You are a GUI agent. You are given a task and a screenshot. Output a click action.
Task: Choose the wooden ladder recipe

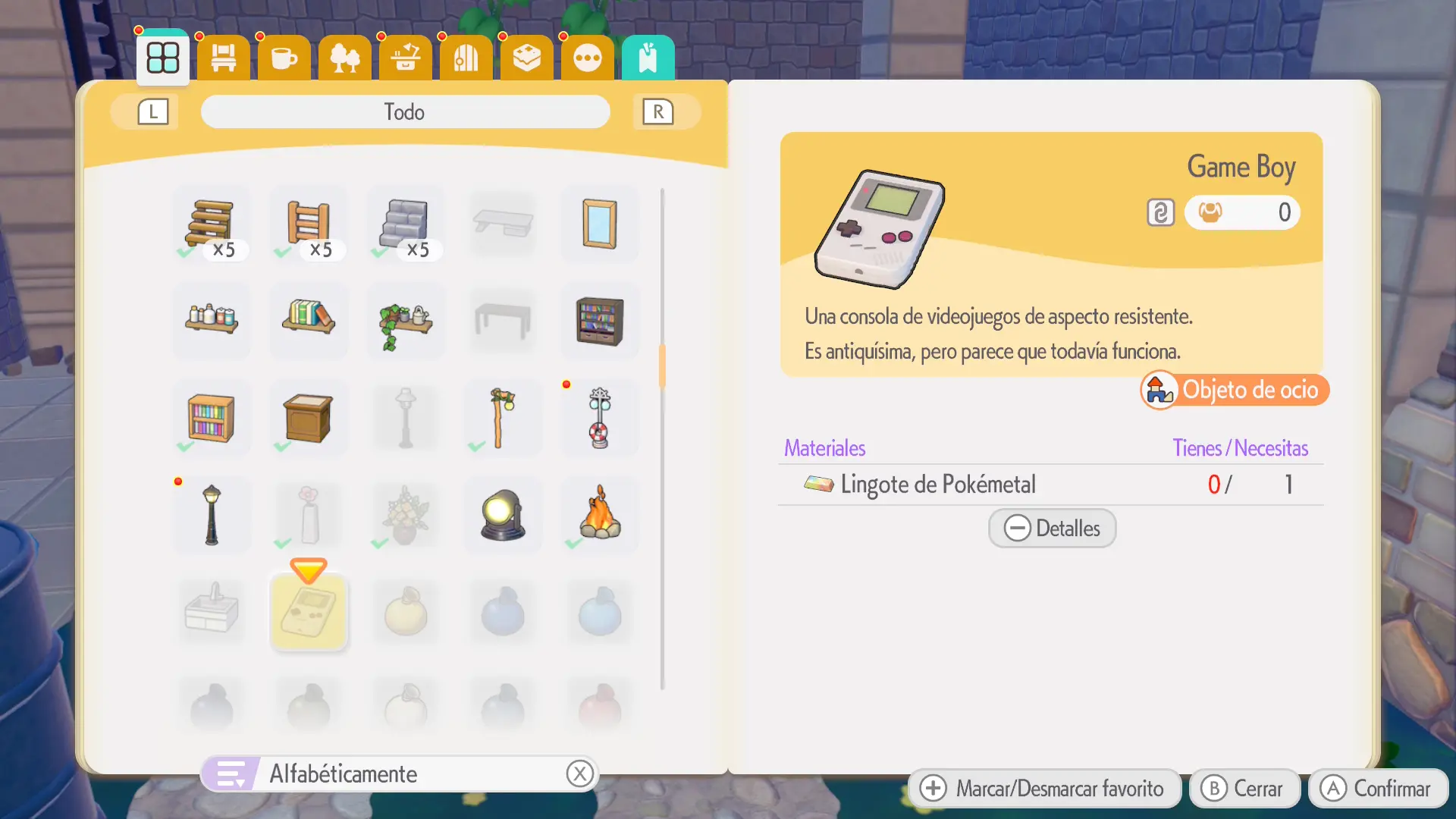[309, 224]
